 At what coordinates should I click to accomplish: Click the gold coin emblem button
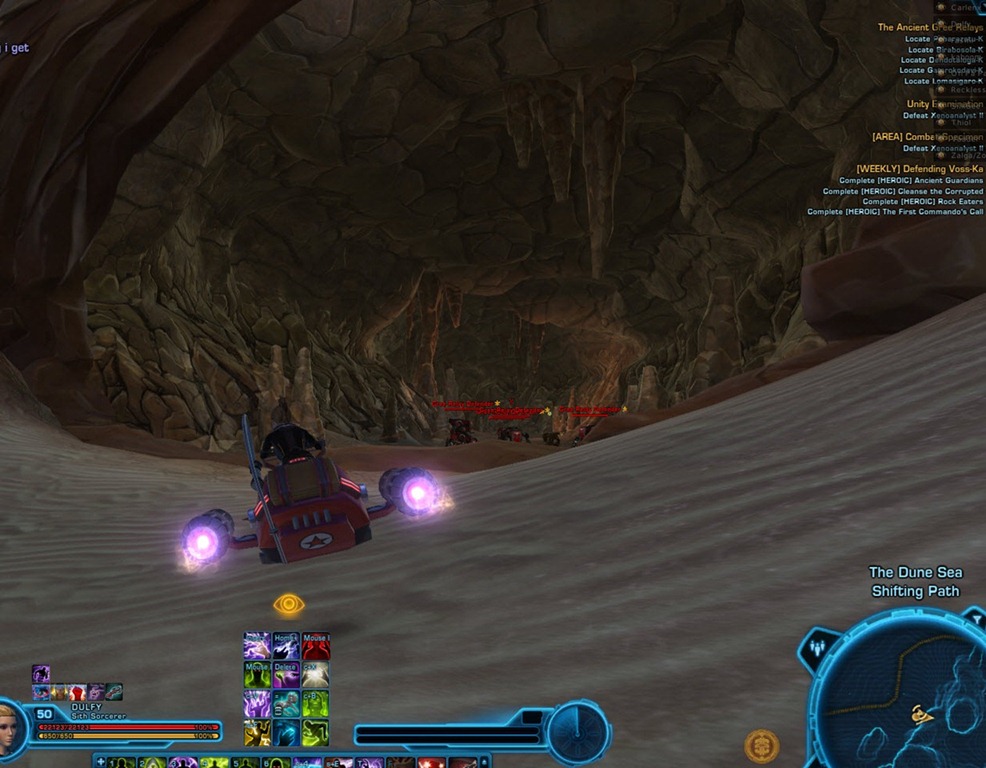[761, 746]
